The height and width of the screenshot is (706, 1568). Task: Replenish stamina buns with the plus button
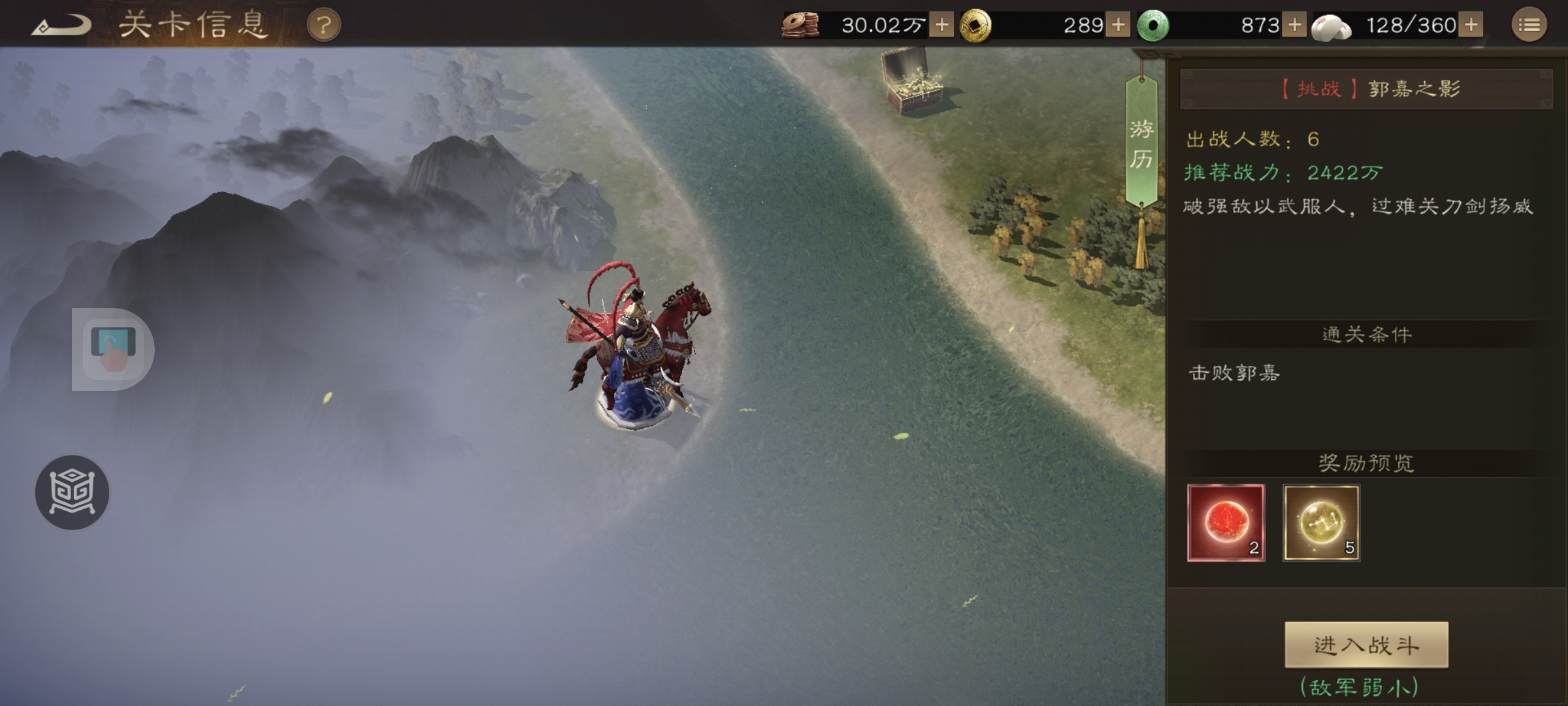[1471, 25]
